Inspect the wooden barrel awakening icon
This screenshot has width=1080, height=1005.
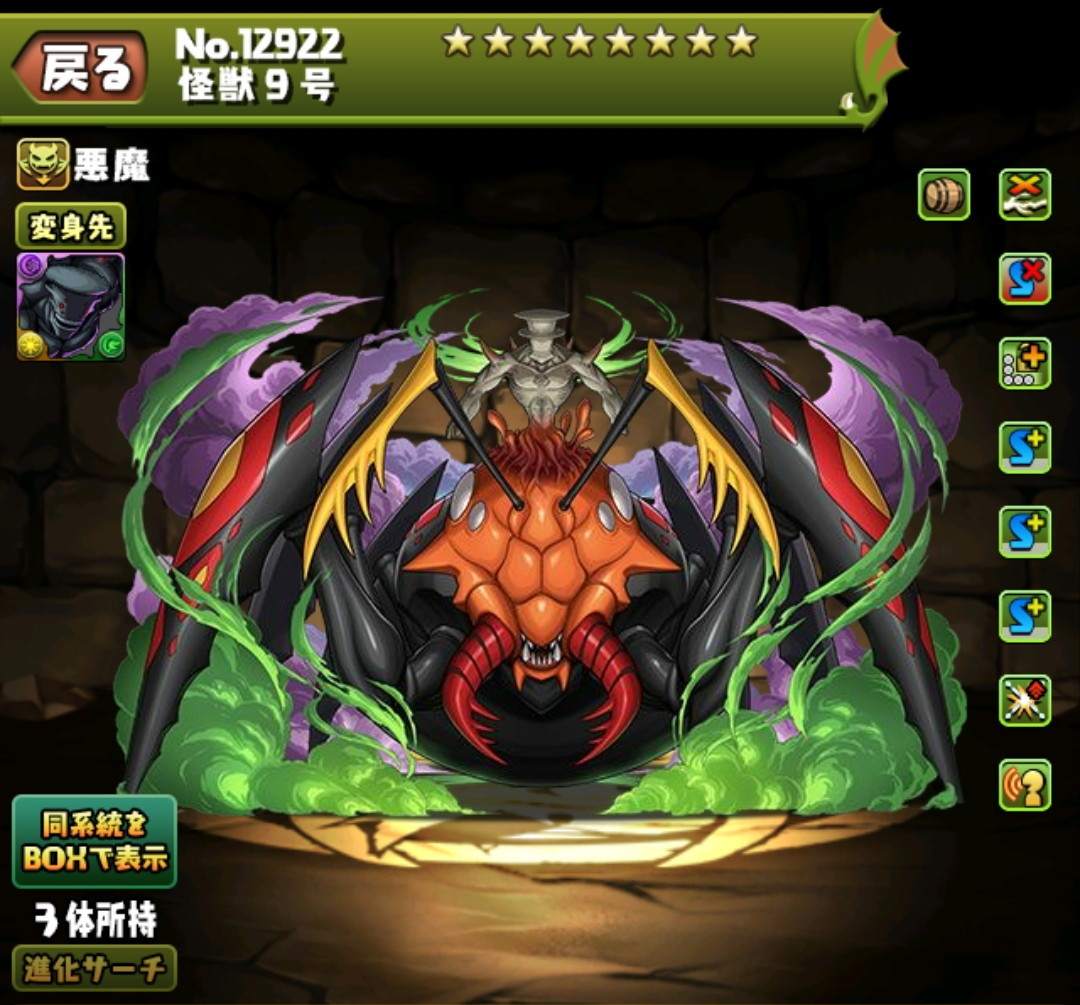(x=944, y=194)
